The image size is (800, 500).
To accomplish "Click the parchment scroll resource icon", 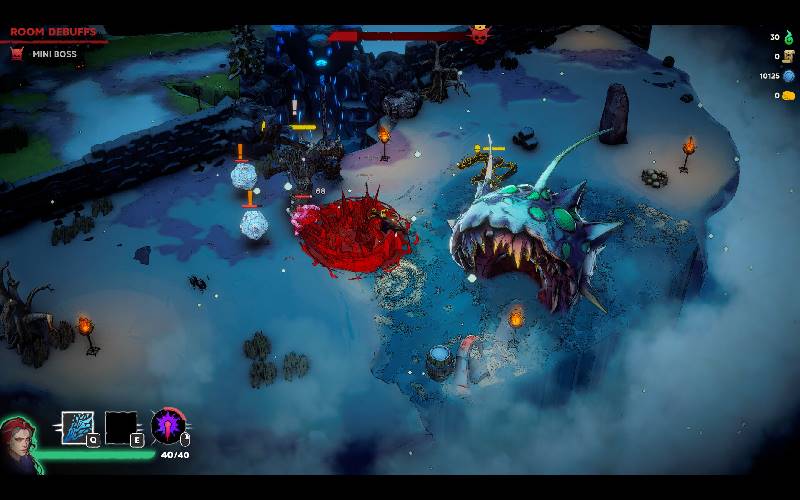I will (788, 56).
